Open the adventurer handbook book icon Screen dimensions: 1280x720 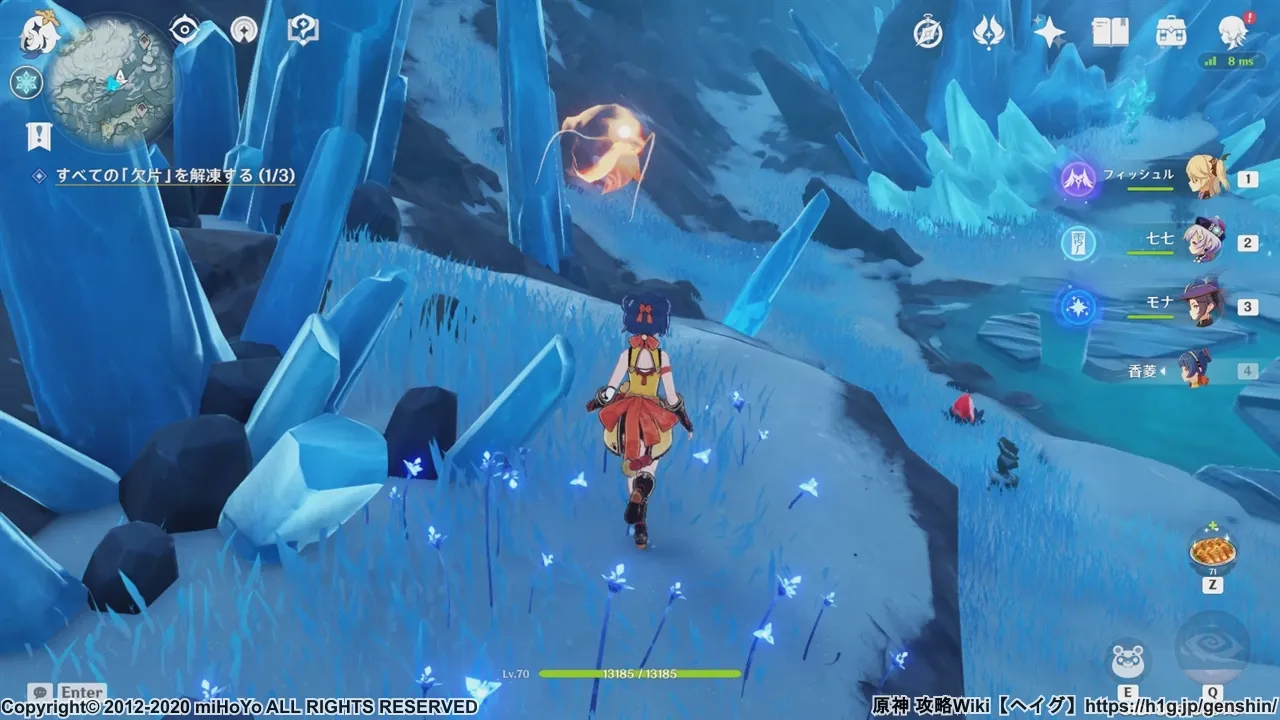(1110, 33)
